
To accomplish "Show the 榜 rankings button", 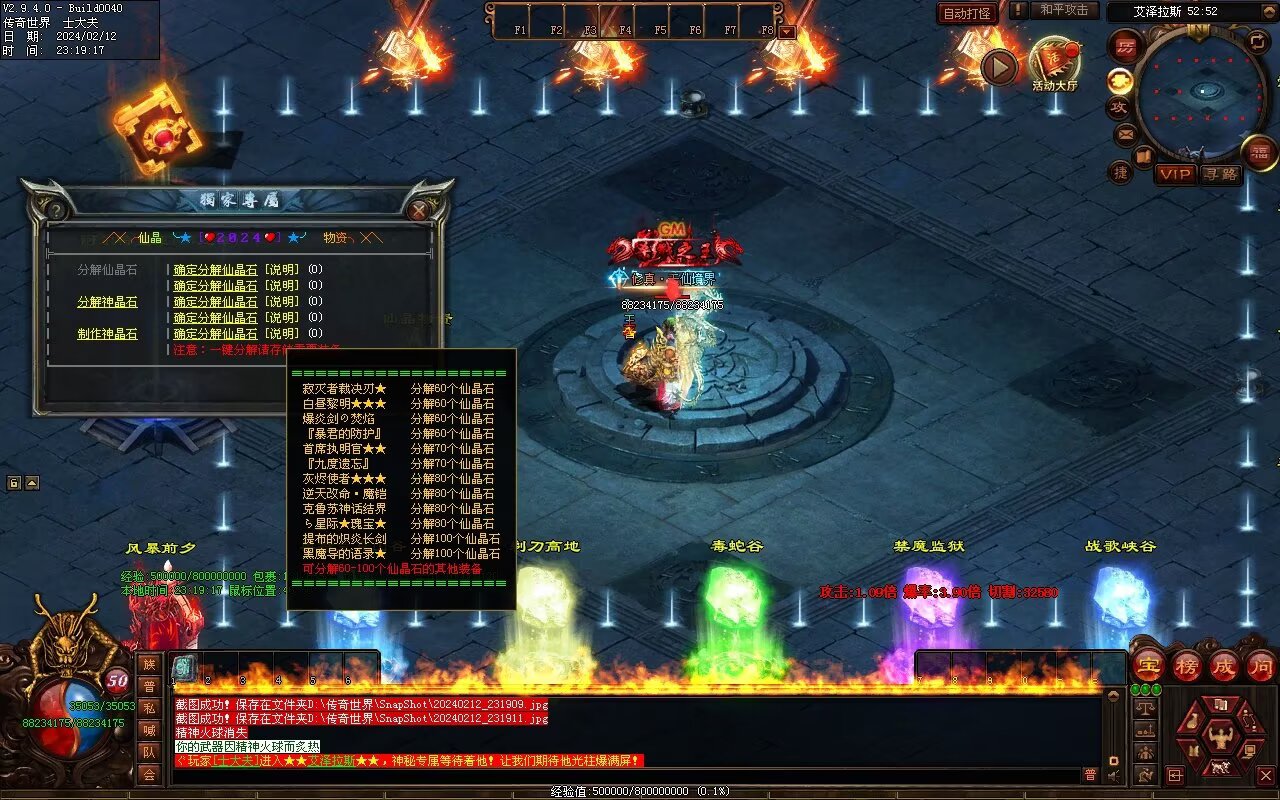I will pyautogui.click(x=1186, y=665).
